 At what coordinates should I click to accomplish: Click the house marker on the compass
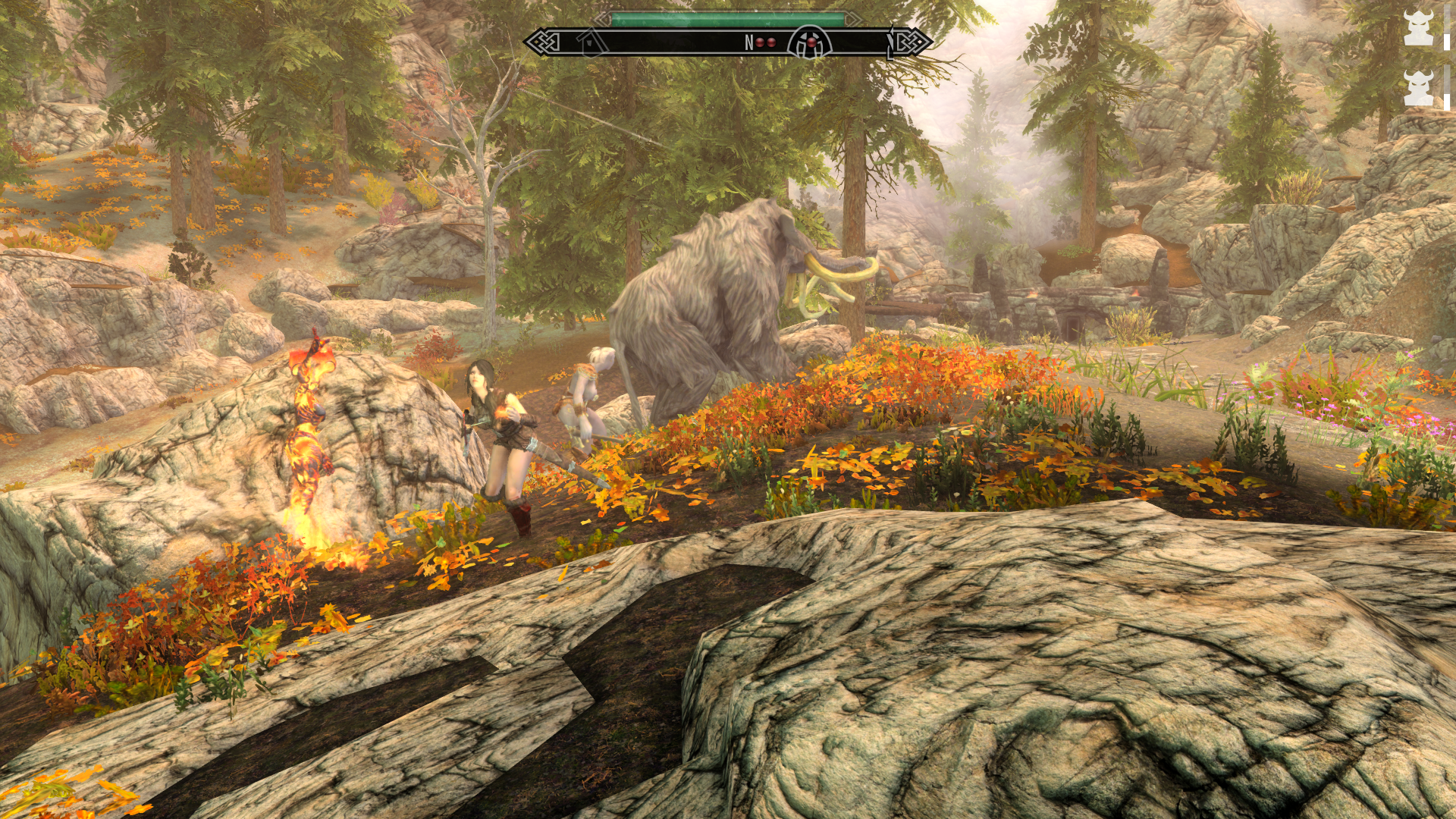coord(590,42)
